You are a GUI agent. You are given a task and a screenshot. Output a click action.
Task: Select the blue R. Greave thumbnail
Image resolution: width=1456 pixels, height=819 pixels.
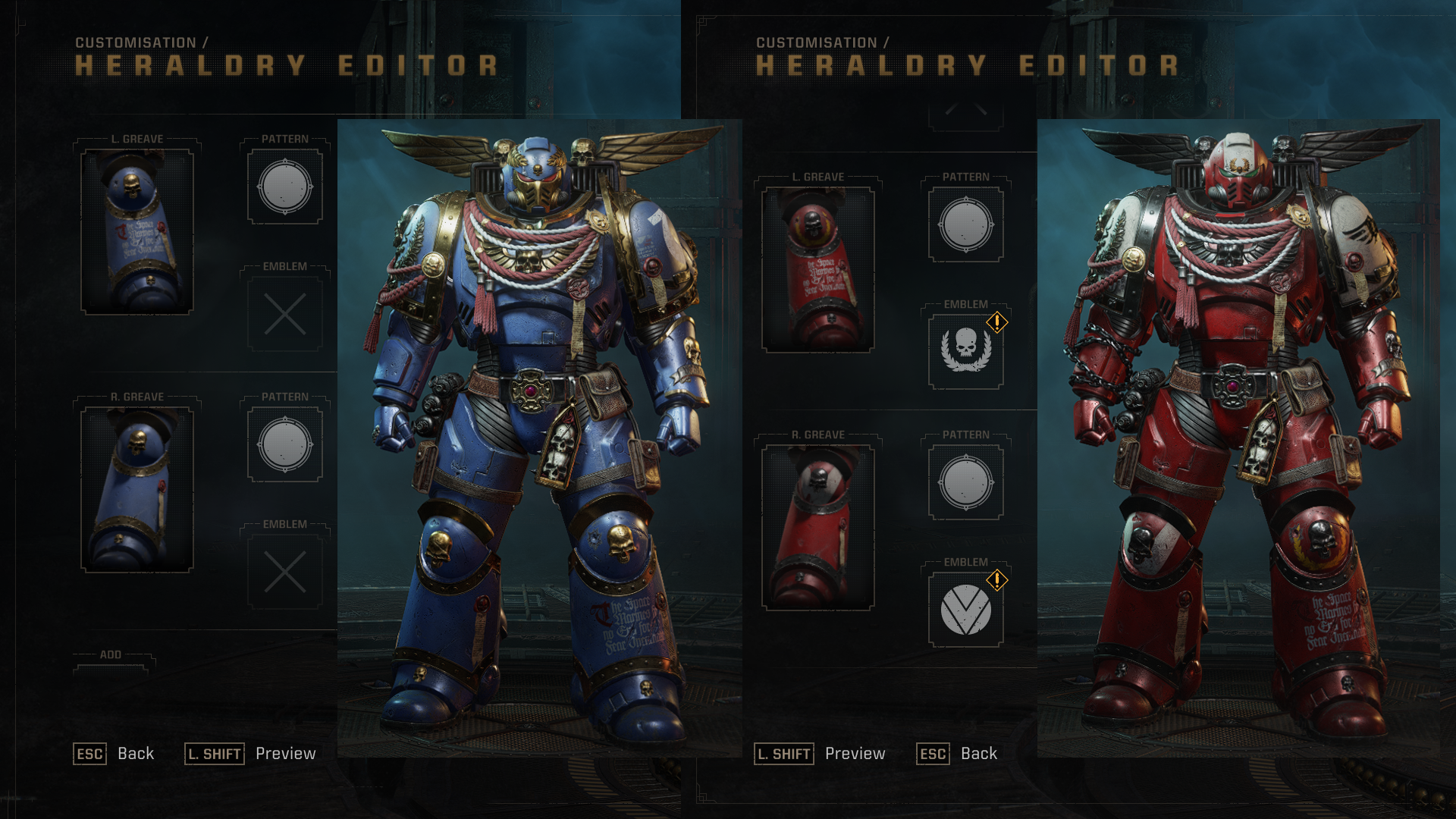click(x=137, y=489)
